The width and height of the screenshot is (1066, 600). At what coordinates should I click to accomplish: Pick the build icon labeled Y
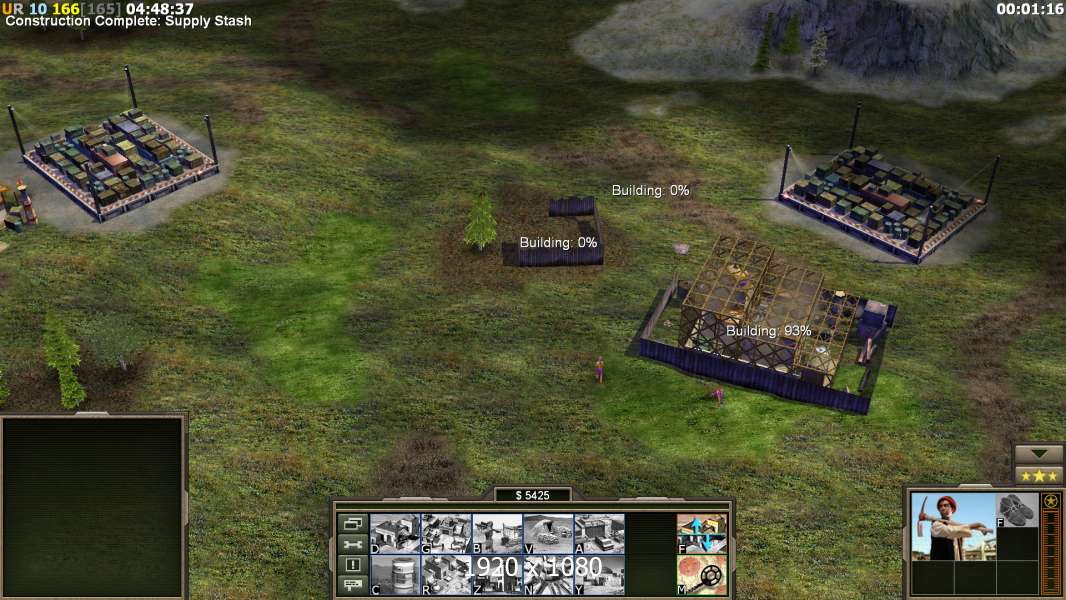pyautogui.click(x=599, y=575)
